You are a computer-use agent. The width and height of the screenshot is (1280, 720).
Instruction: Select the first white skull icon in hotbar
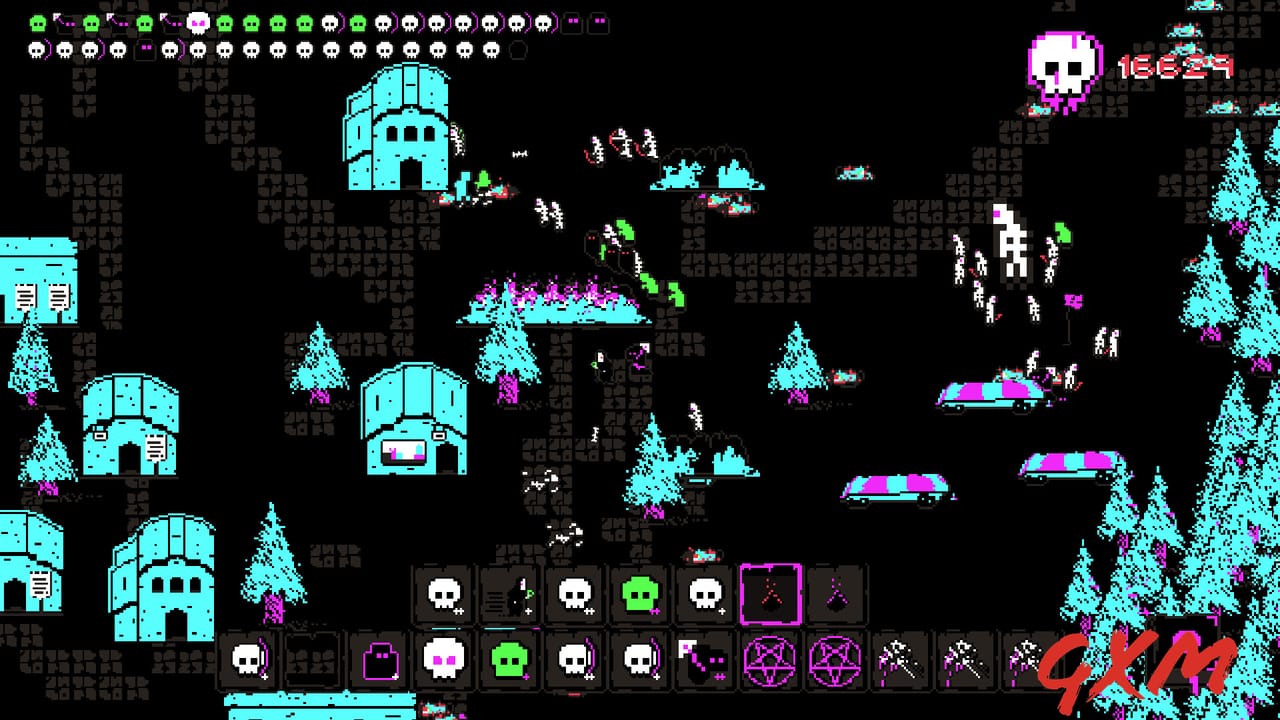click(444, 592)
